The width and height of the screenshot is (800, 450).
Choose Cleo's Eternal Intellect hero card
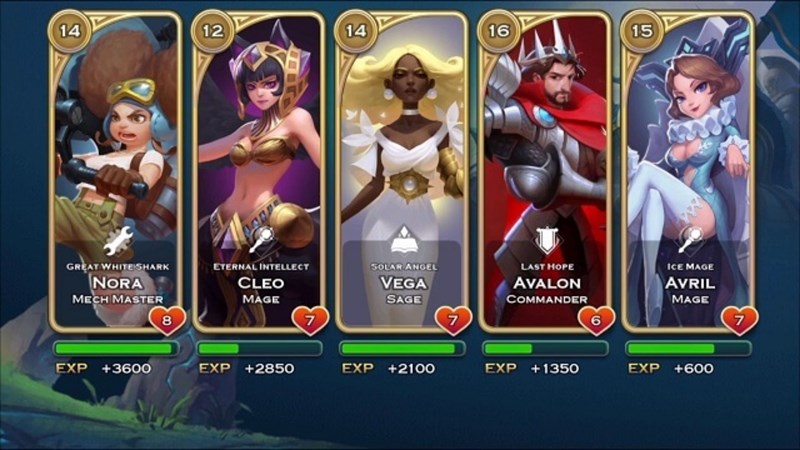(259, 170)
